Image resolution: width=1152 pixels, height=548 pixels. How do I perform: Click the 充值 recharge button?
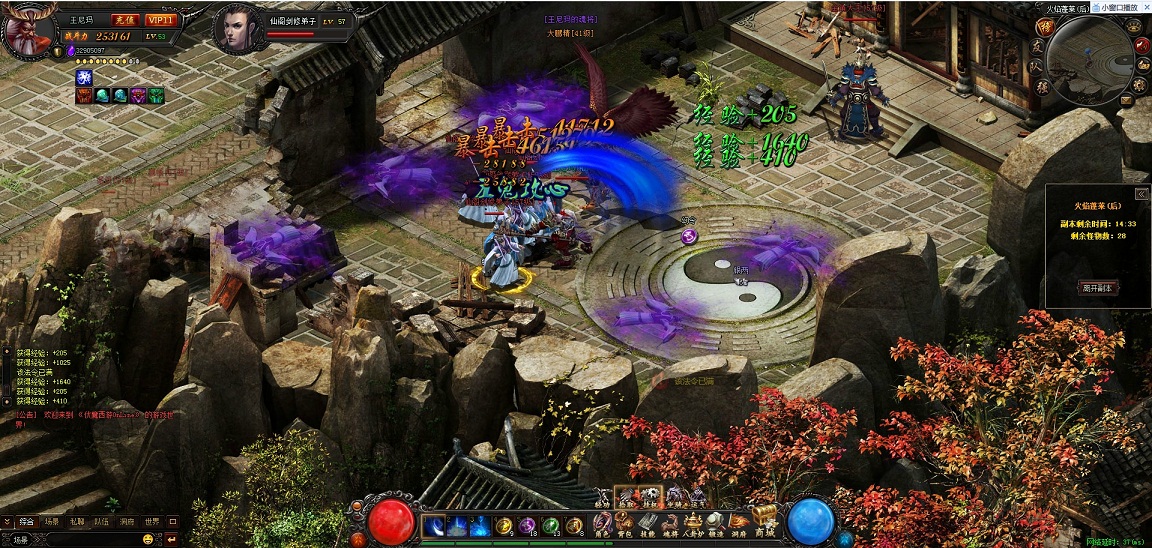pyautogui.click(x=123, y=20)
